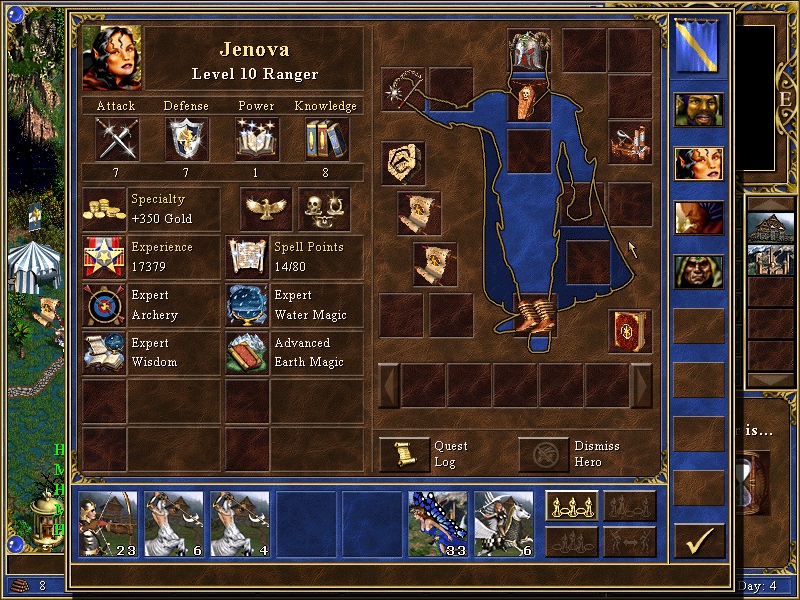800x600 pixels.
Task: Switch to the green-hooded hero portrait
Action: pyautogui.click(x=699, y=273)
